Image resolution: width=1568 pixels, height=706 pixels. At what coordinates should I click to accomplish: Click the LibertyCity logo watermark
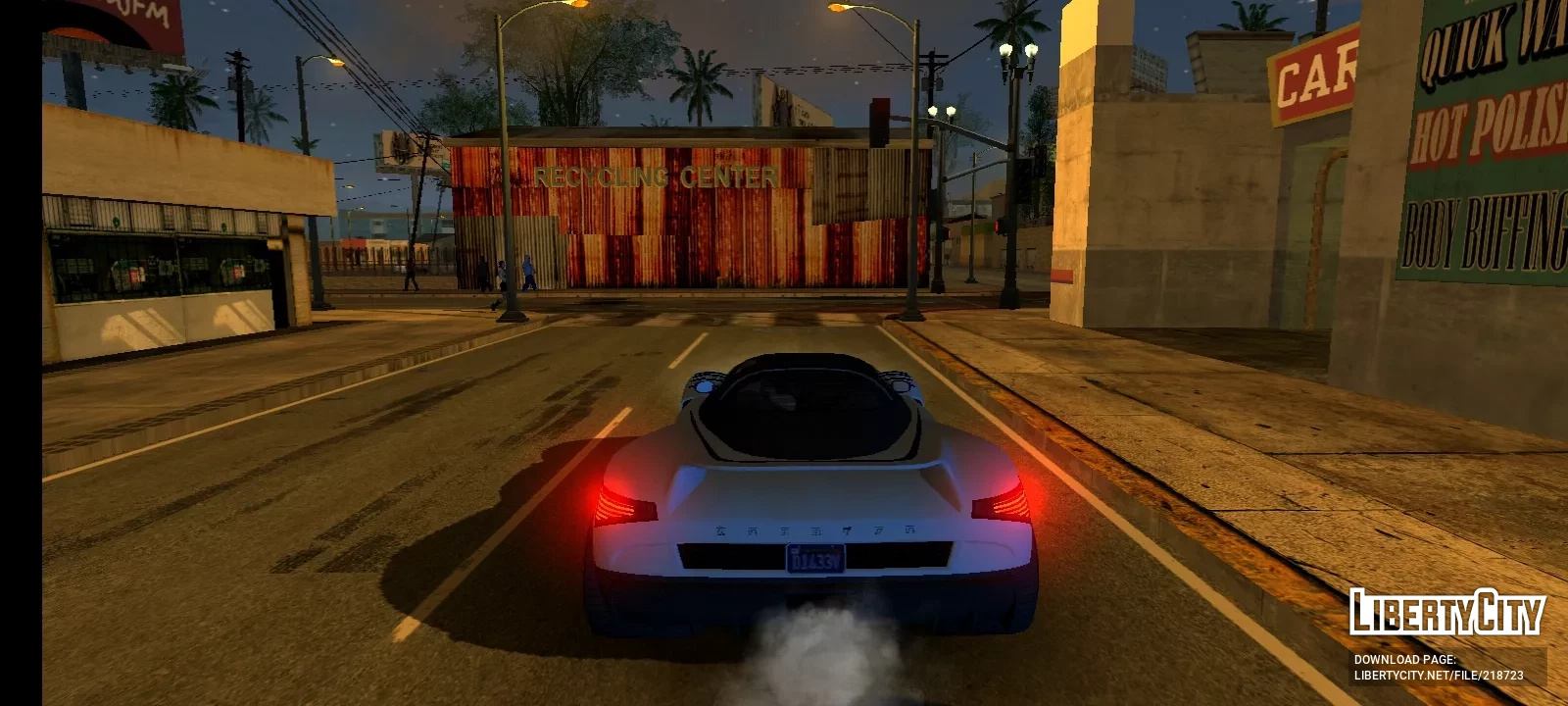point(1446,613)
